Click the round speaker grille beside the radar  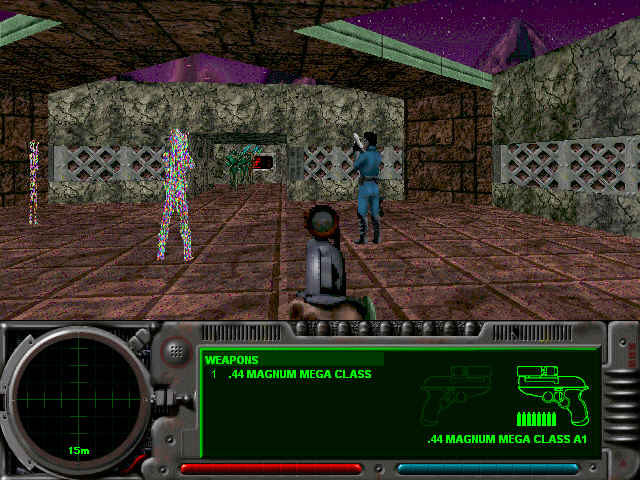pos(176,350)
